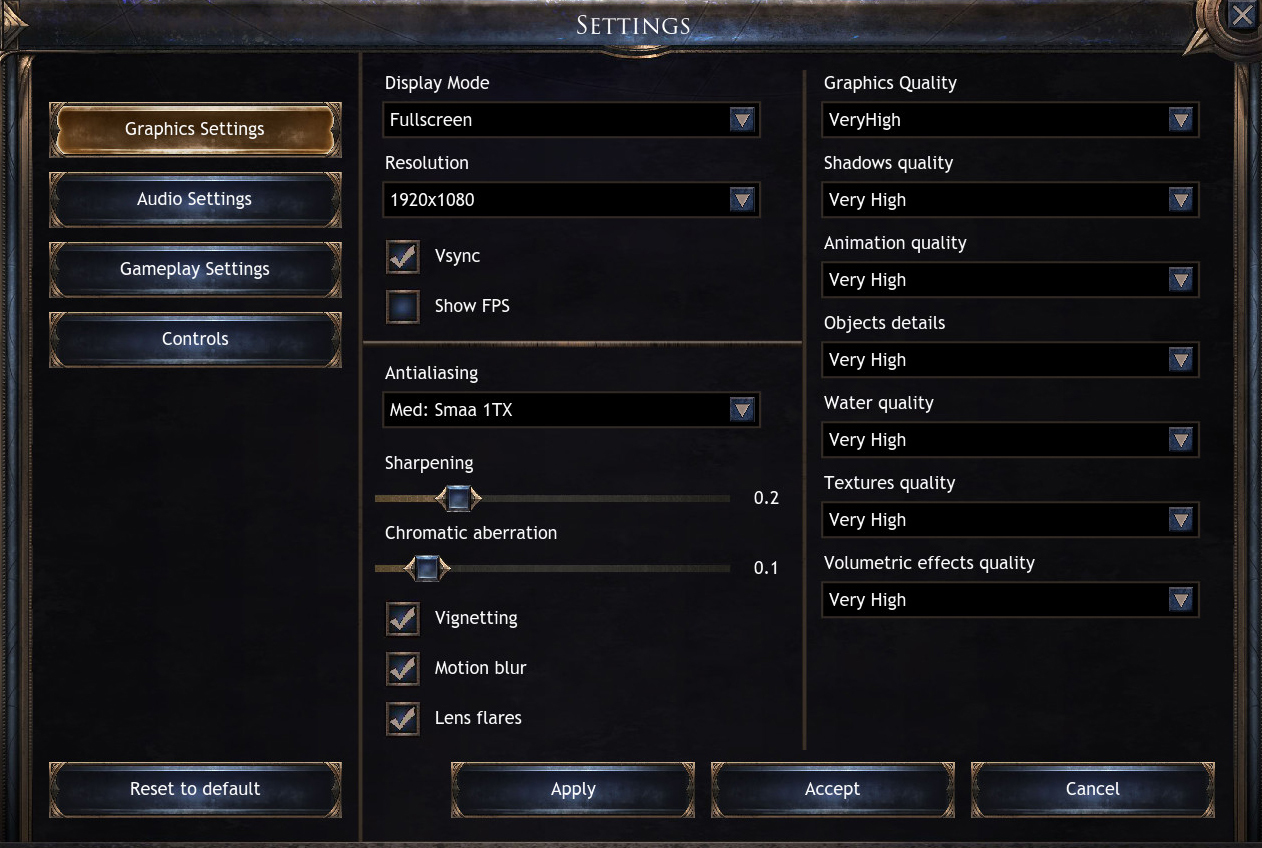Turn off Motion blur
Image resolution: width=1262 pixels, height=848 pixels.
pos(403,668)
